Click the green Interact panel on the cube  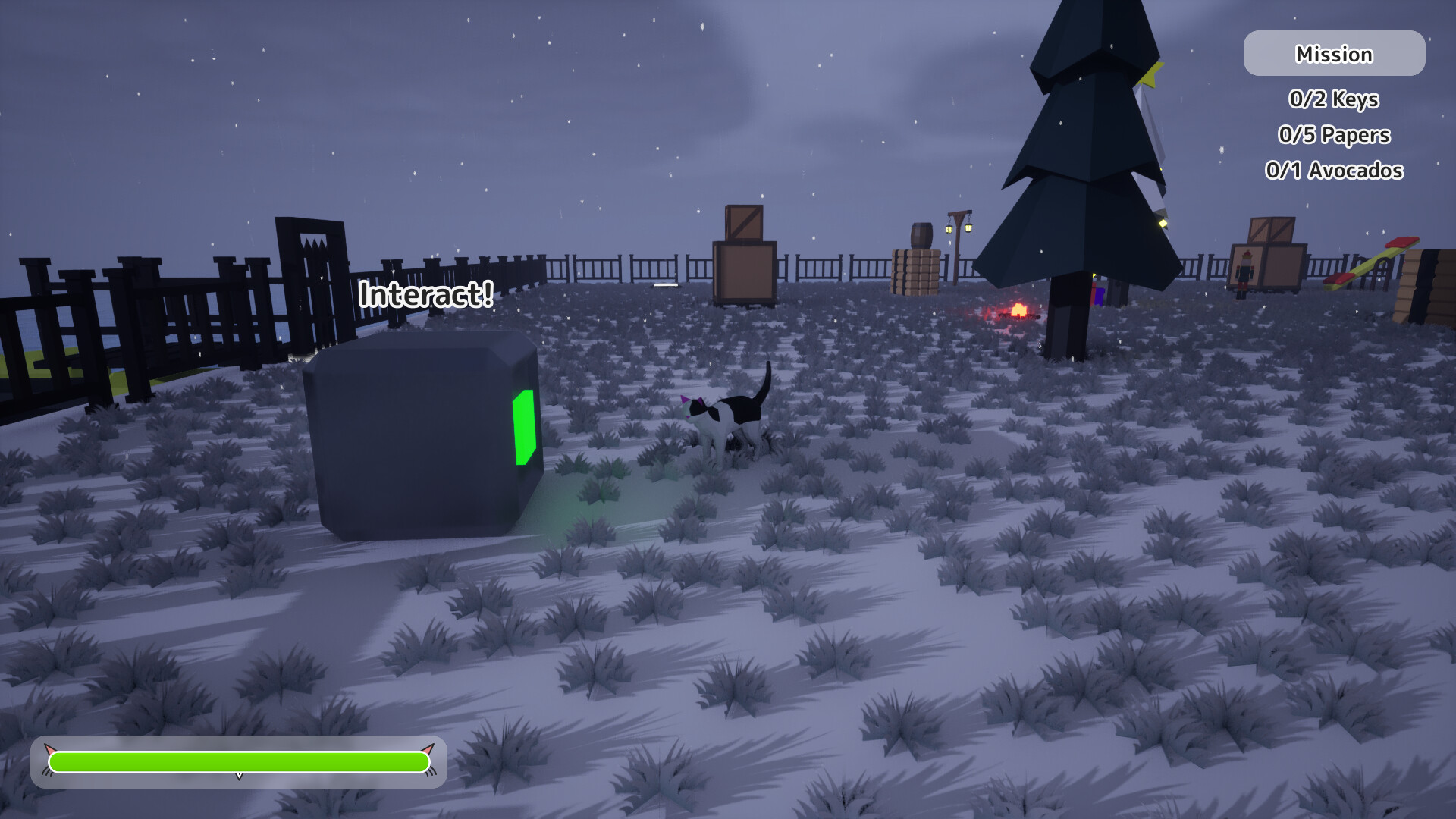526,428
